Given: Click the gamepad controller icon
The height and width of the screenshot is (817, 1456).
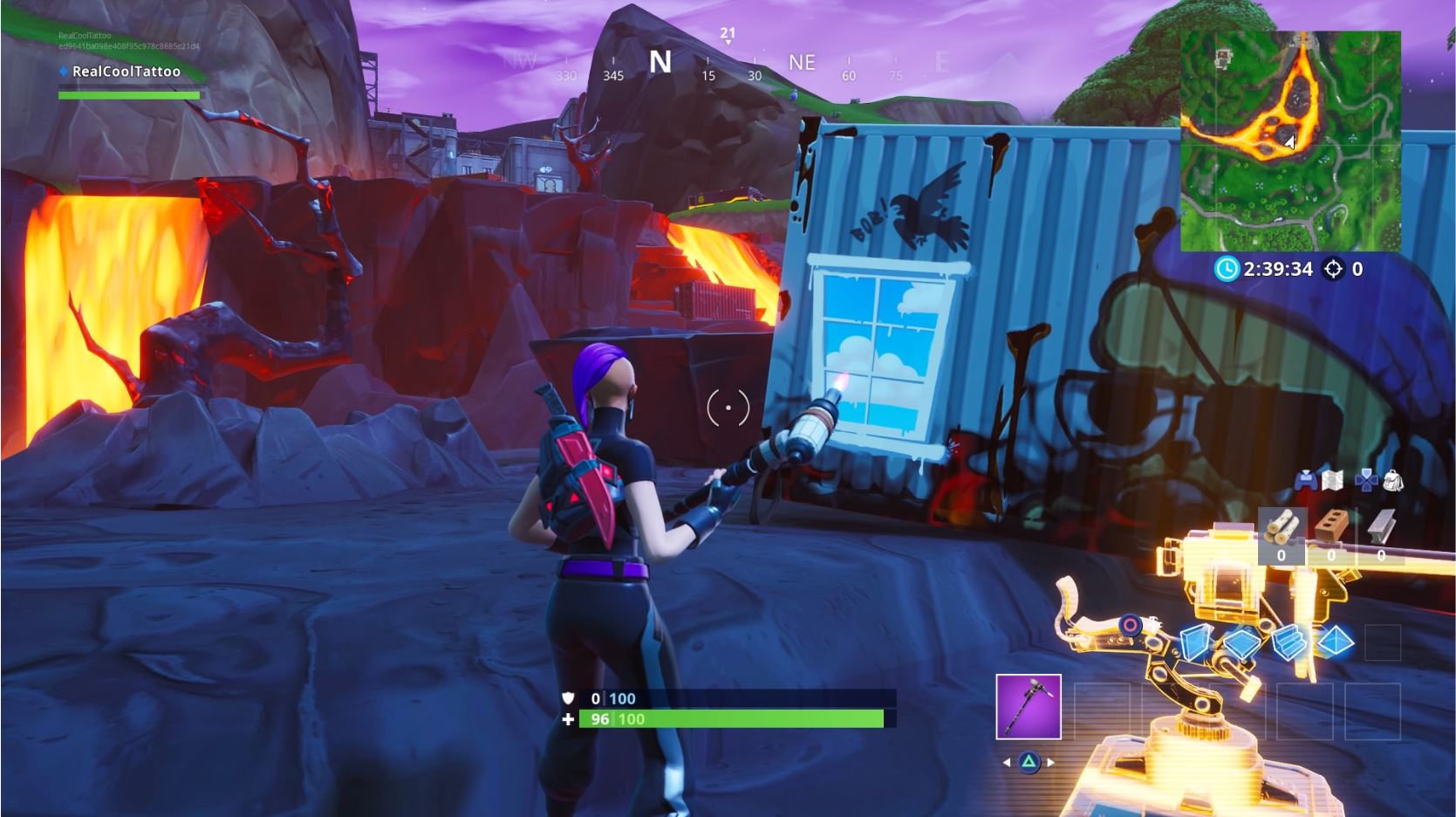Looking at the screenshot, I should 1306,480.
